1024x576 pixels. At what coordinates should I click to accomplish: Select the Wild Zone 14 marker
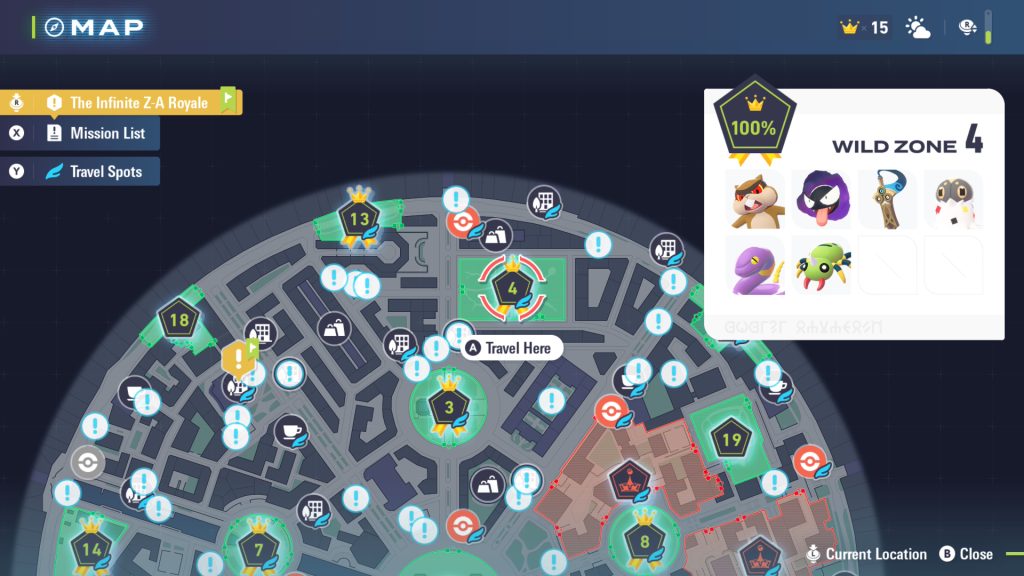92,548
